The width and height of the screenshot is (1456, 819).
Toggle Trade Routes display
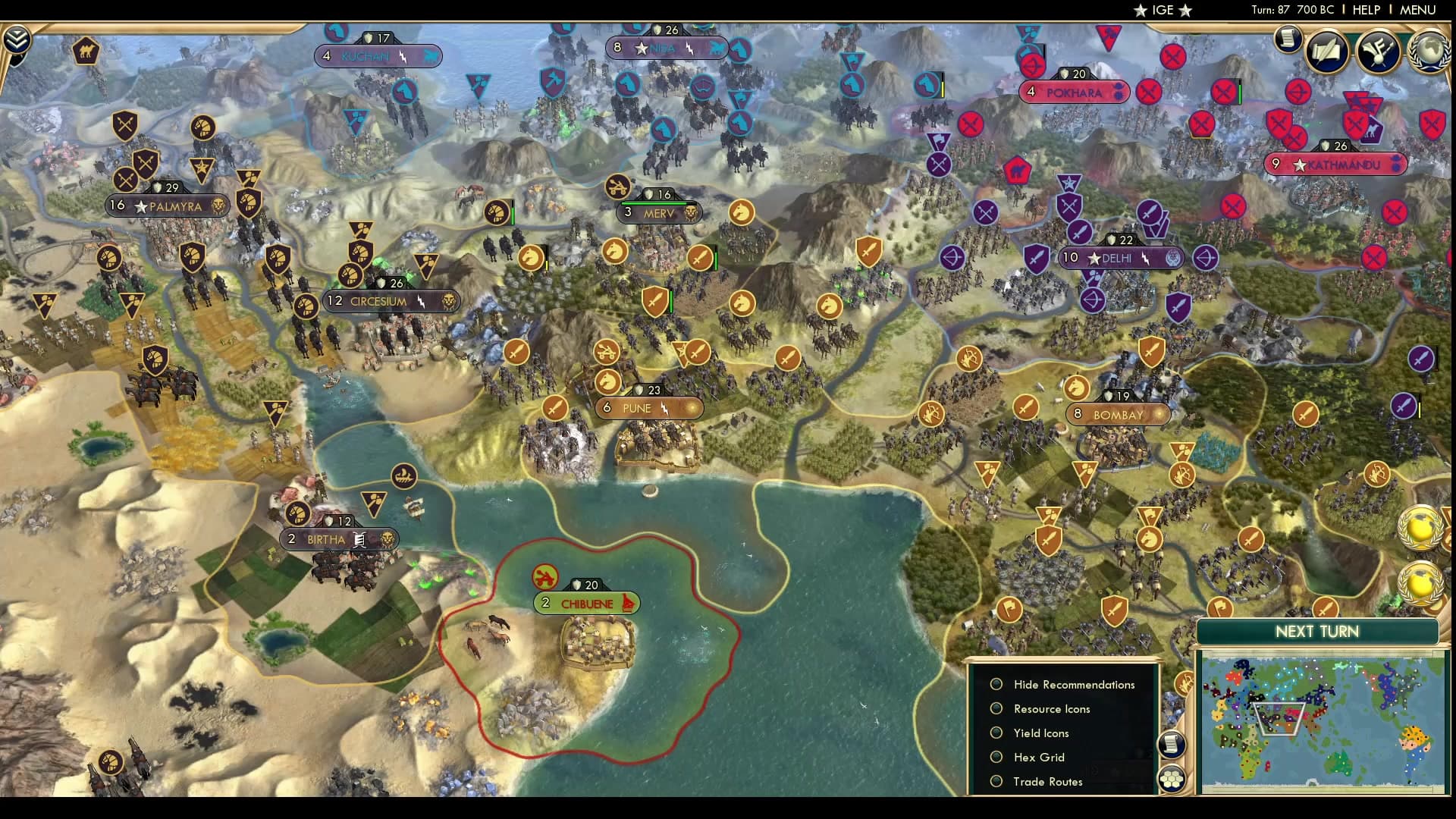point(996,781)
